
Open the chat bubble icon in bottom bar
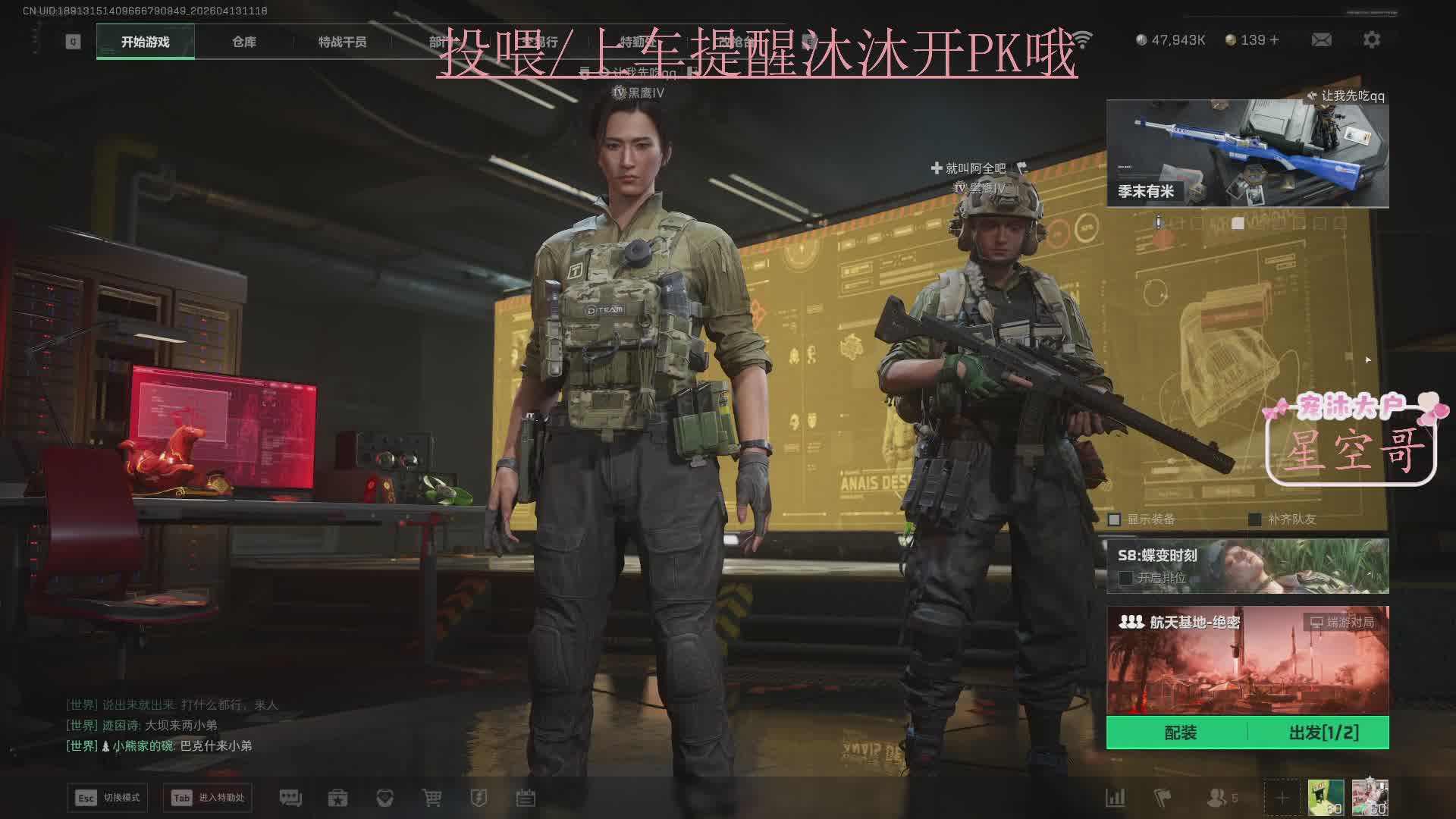(290, 798)
